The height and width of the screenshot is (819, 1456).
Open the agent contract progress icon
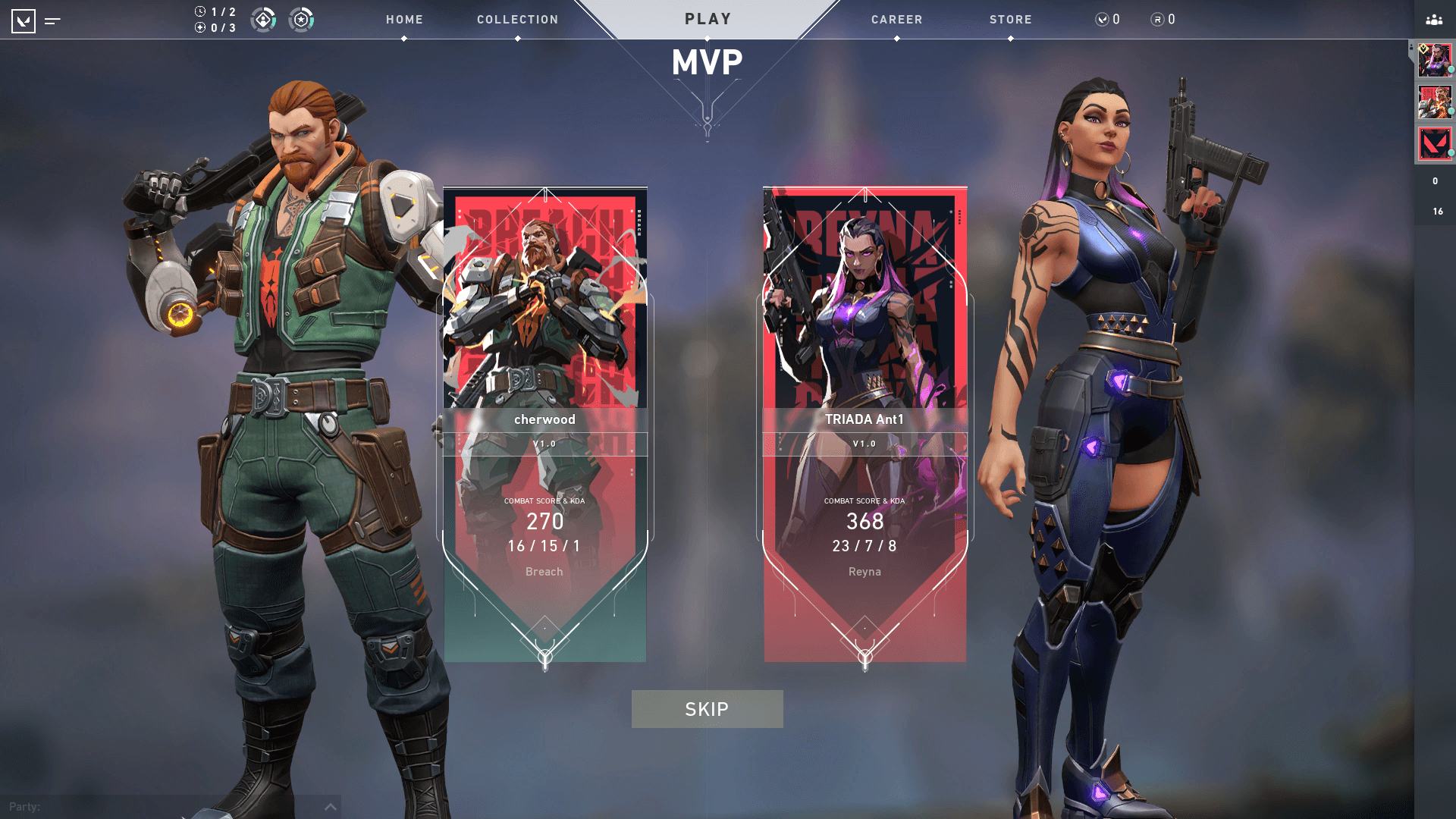[x=263, y=20]
